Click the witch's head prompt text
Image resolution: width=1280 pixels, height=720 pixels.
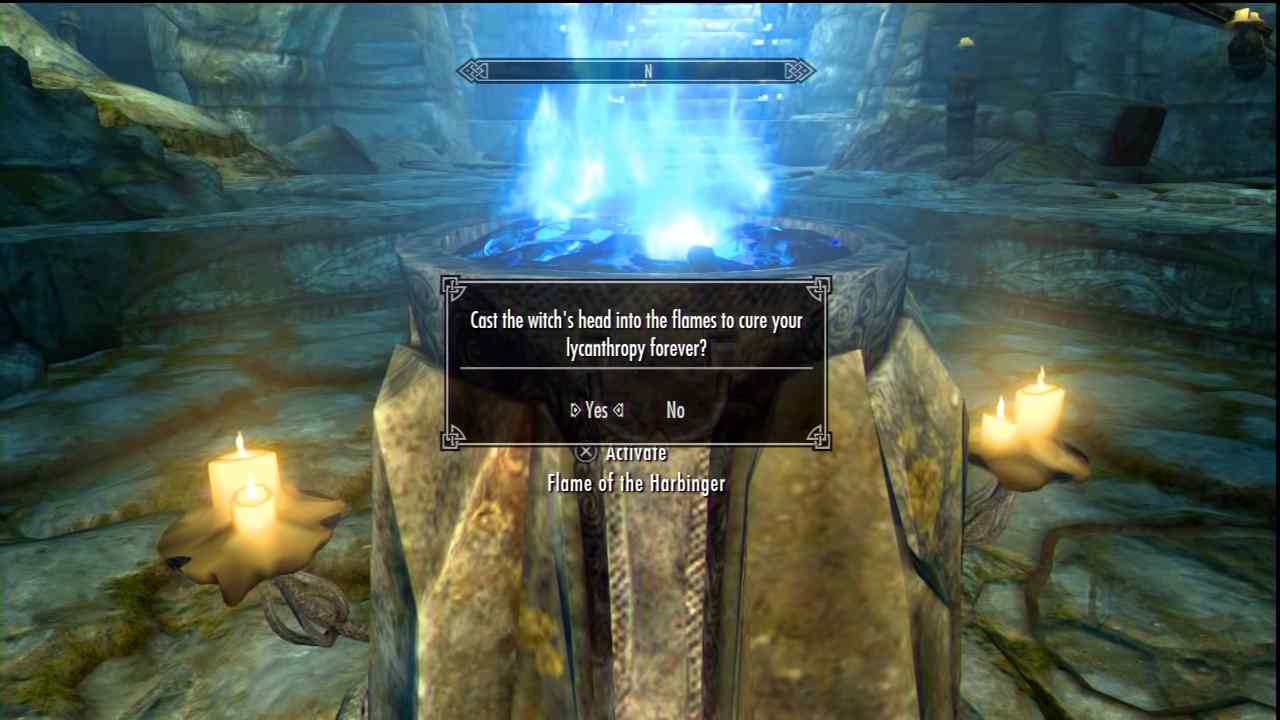pyautogui.click(x=636, y=334)
